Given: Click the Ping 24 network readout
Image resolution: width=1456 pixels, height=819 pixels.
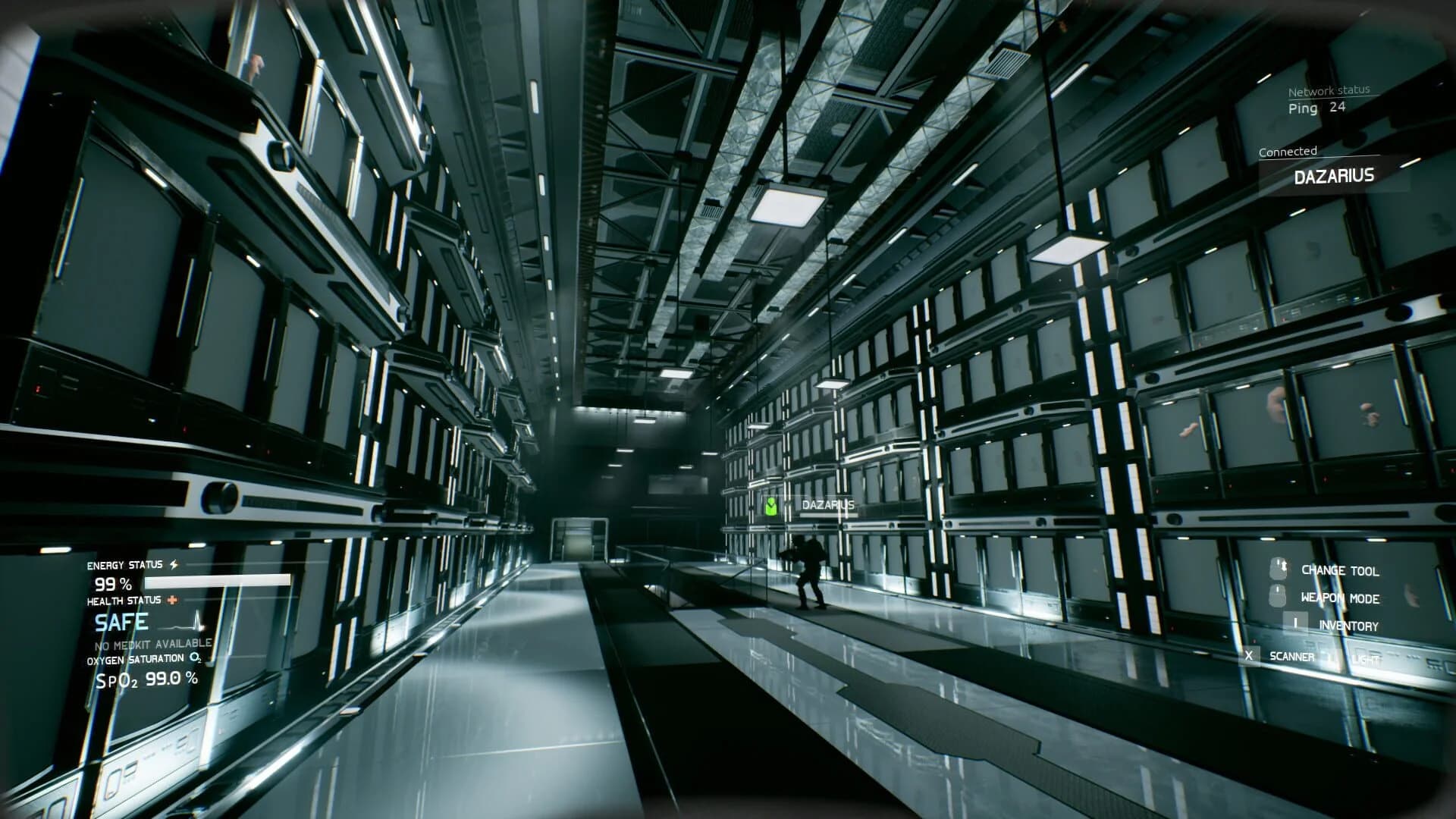Looking at the screenshot, I should tap(1318, 108).
